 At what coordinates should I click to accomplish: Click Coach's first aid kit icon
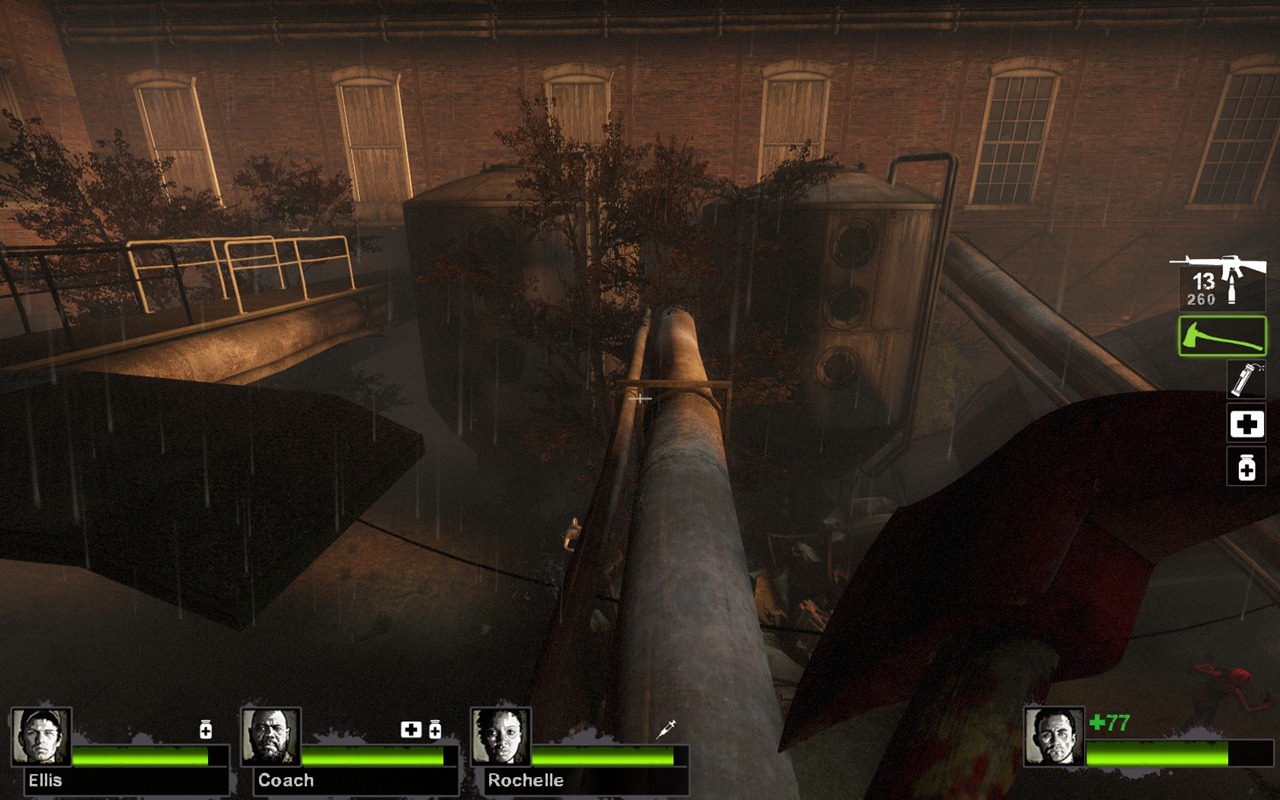(411, 730)
